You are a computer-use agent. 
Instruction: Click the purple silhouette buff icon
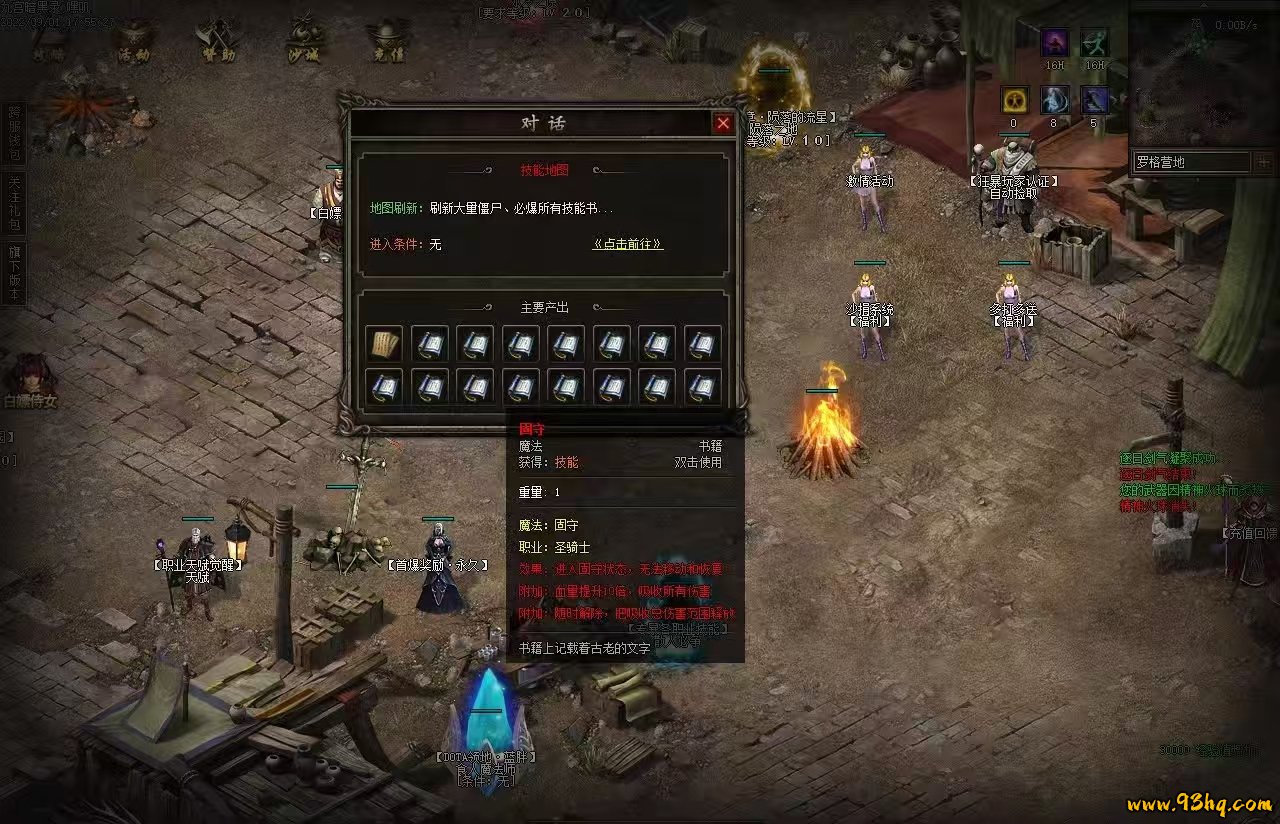pyautogui.click(x=1055, y=43)
